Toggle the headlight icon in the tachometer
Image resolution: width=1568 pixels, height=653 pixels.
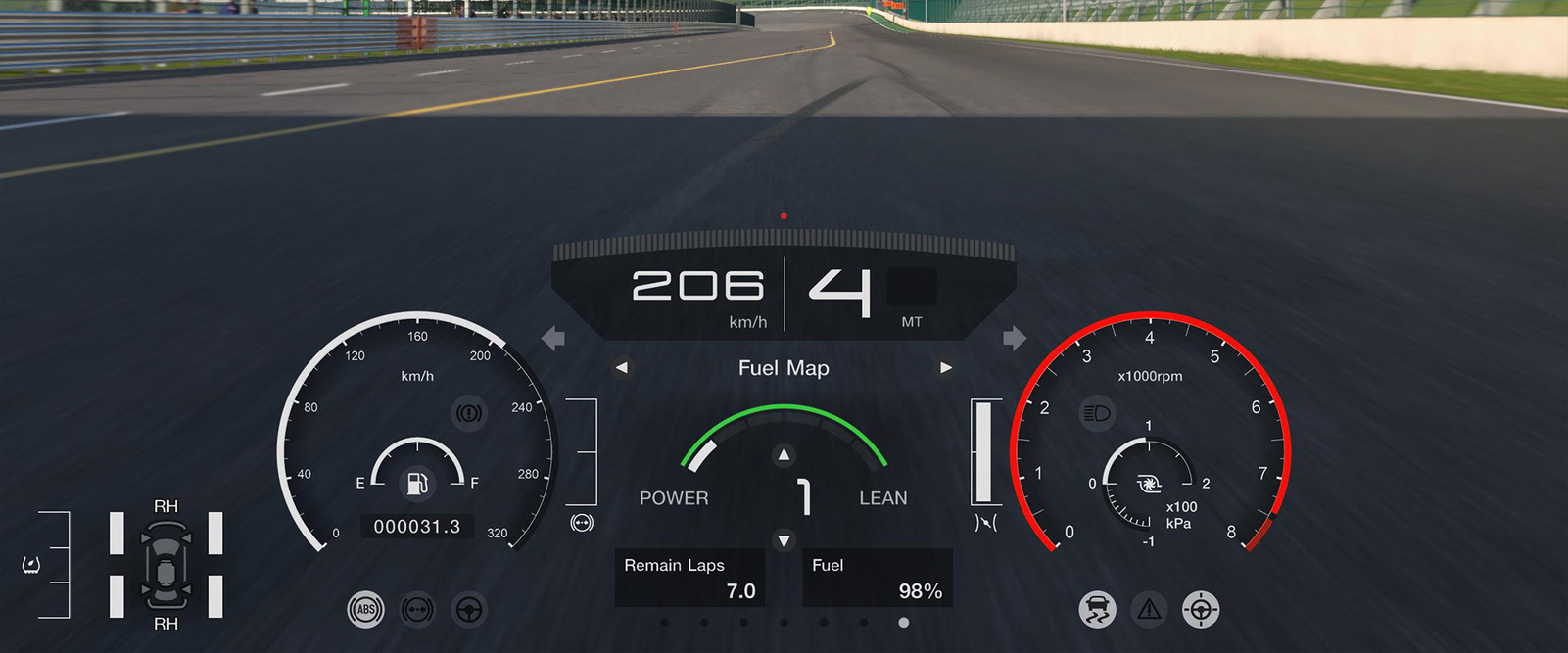click(x=1097, y=413)
